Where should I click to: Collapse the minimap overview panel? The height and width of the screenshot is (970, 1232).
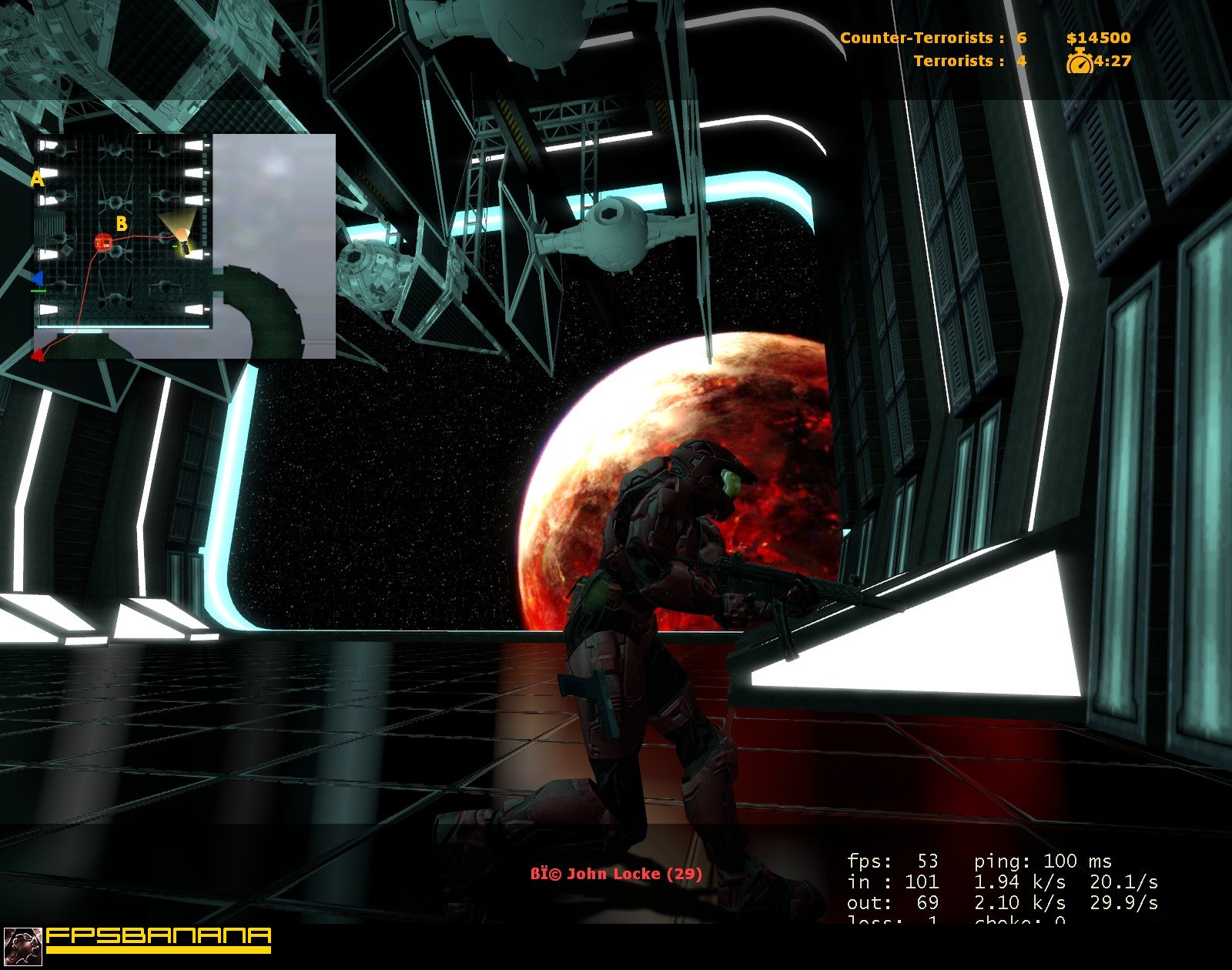tap(183, 246)
